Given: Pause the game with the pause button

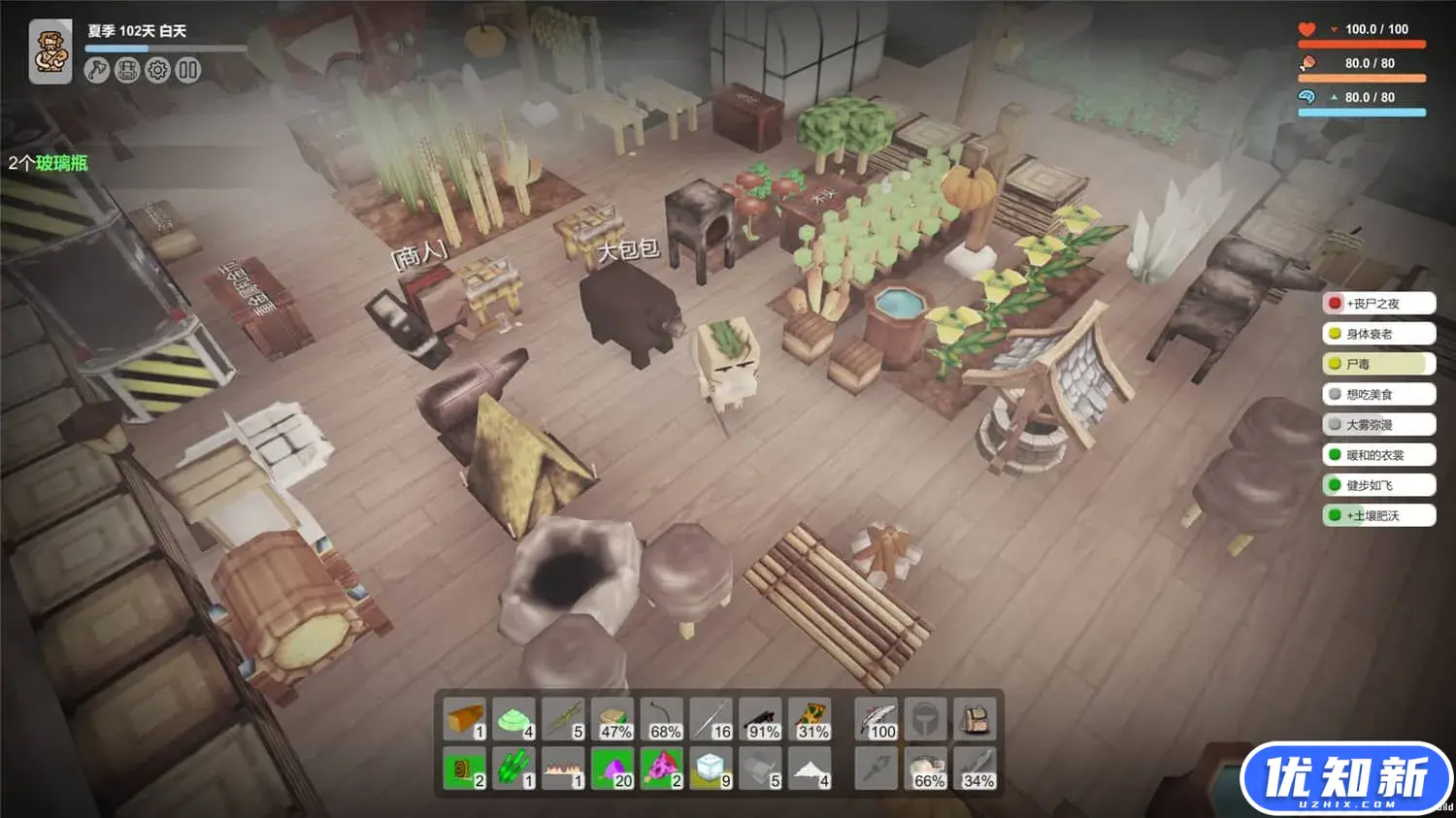Looking at the screenshot, I should click(x=188, y=70).
